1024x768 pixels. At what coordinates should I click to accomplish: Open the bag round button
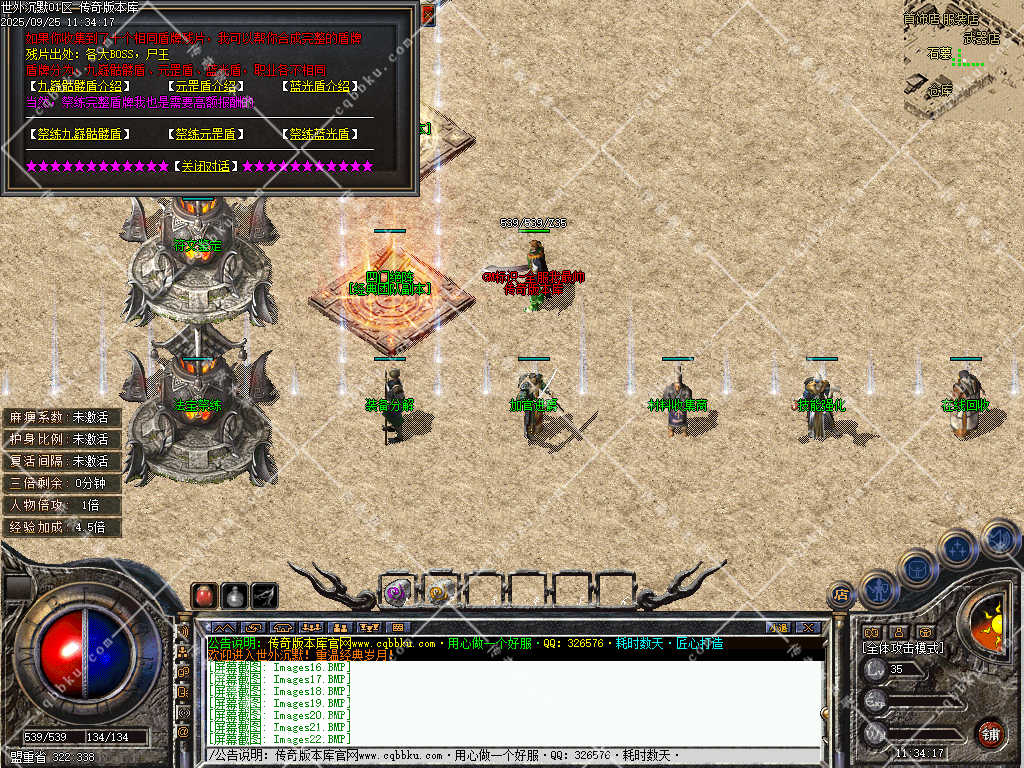(x=918, y=568)
